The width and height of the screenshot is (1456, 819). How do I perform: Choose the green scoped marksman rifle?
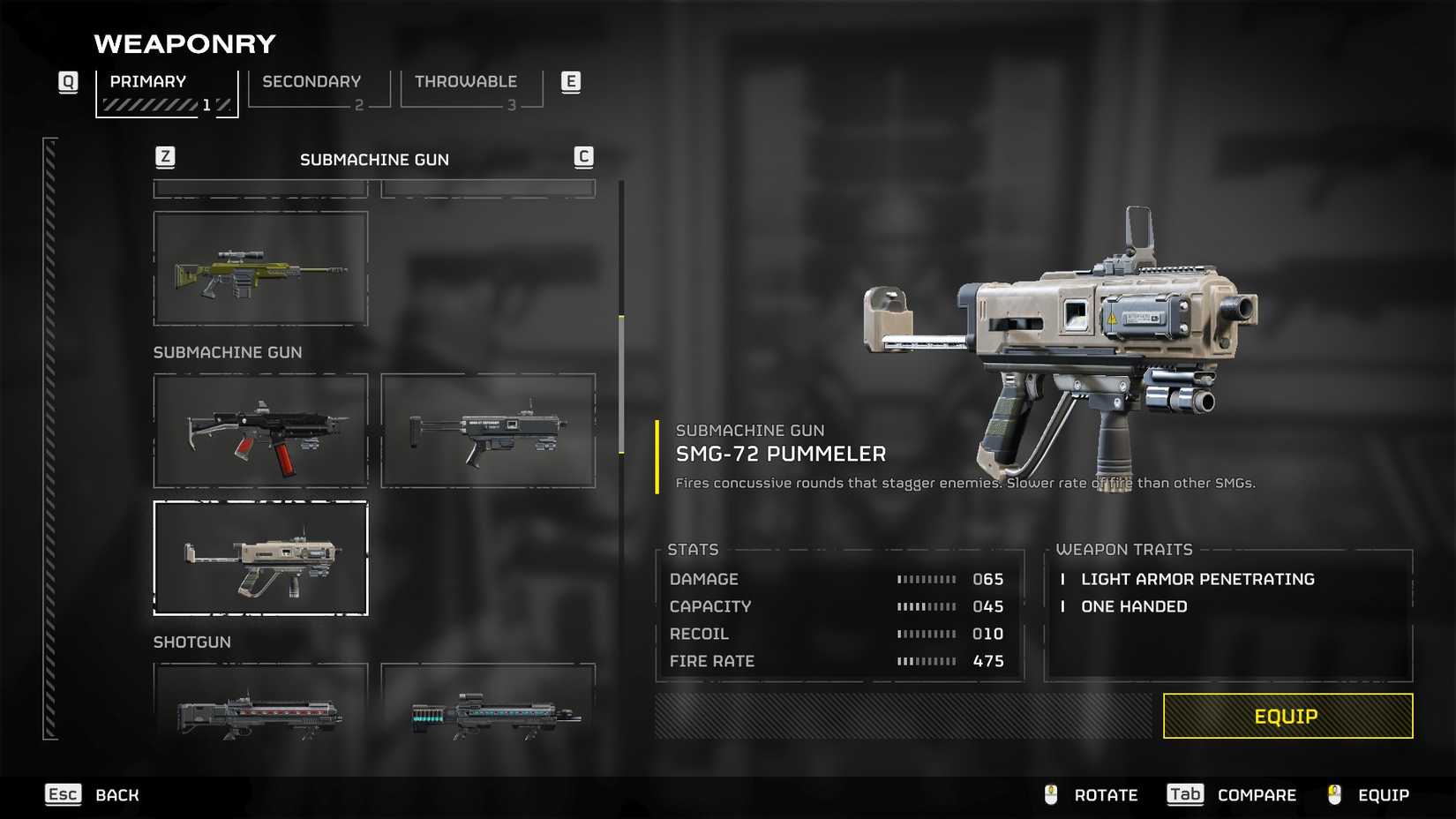pos(260,268)
